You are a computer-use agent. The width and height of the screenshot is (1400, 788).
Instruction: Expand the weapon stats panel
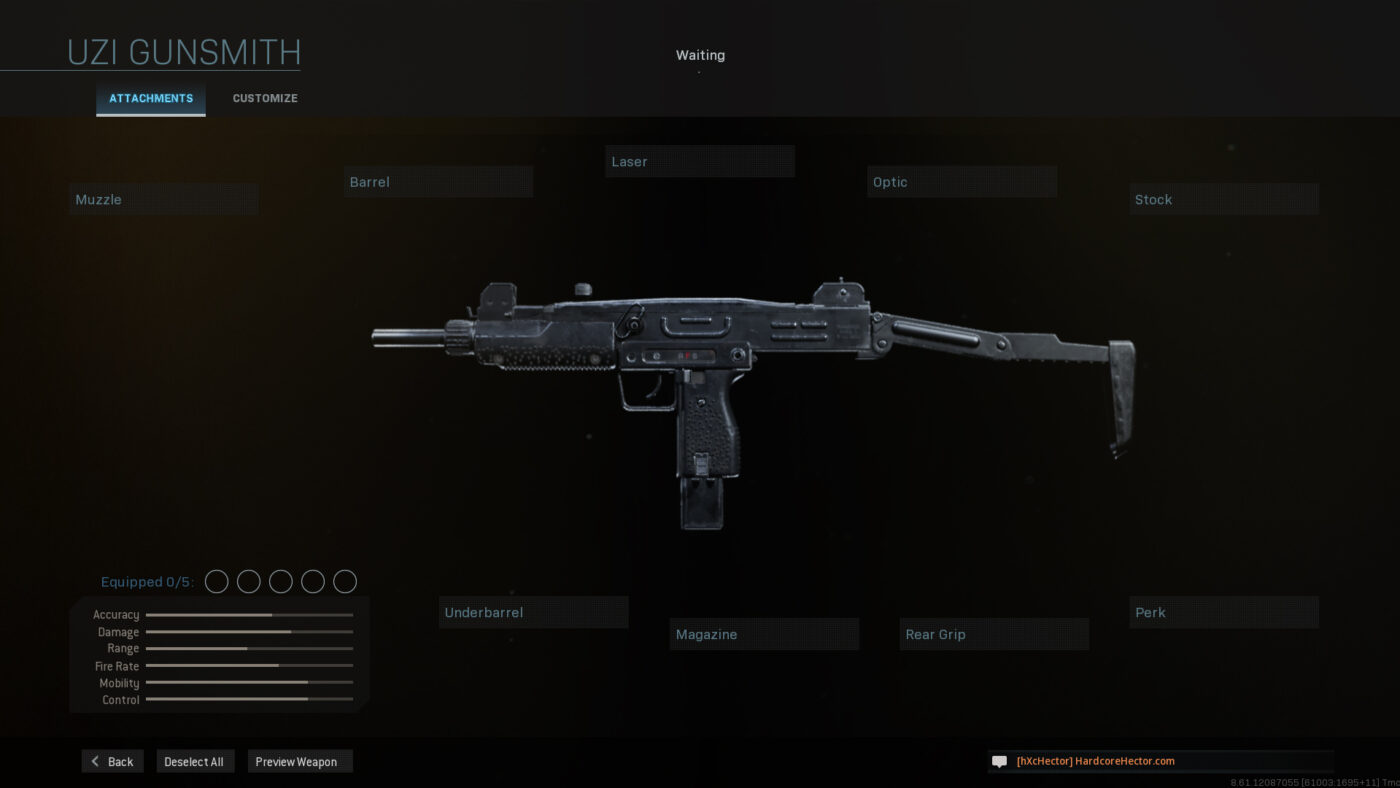(217, 655)
